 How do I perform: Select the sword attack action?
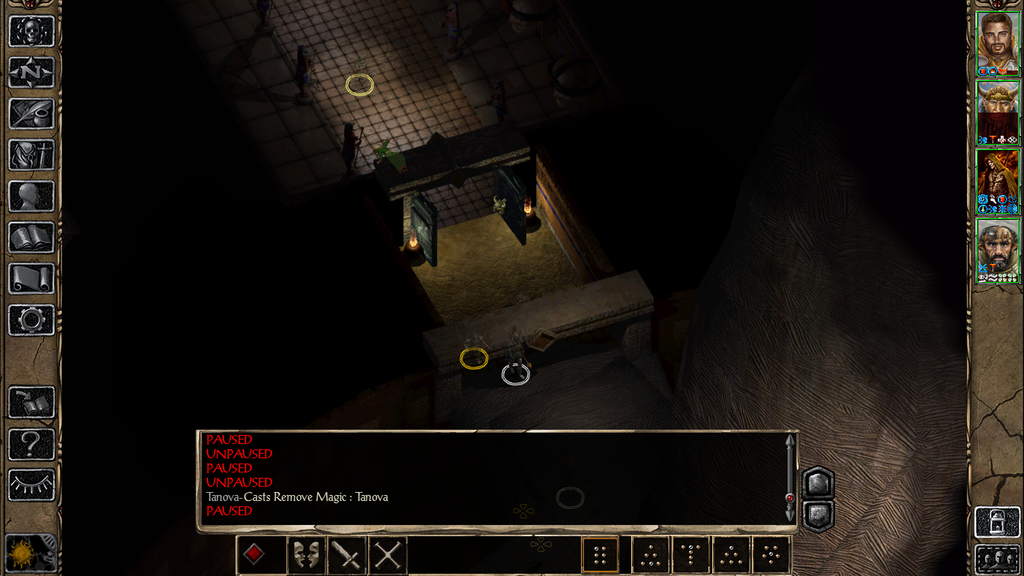click(346, 554)
